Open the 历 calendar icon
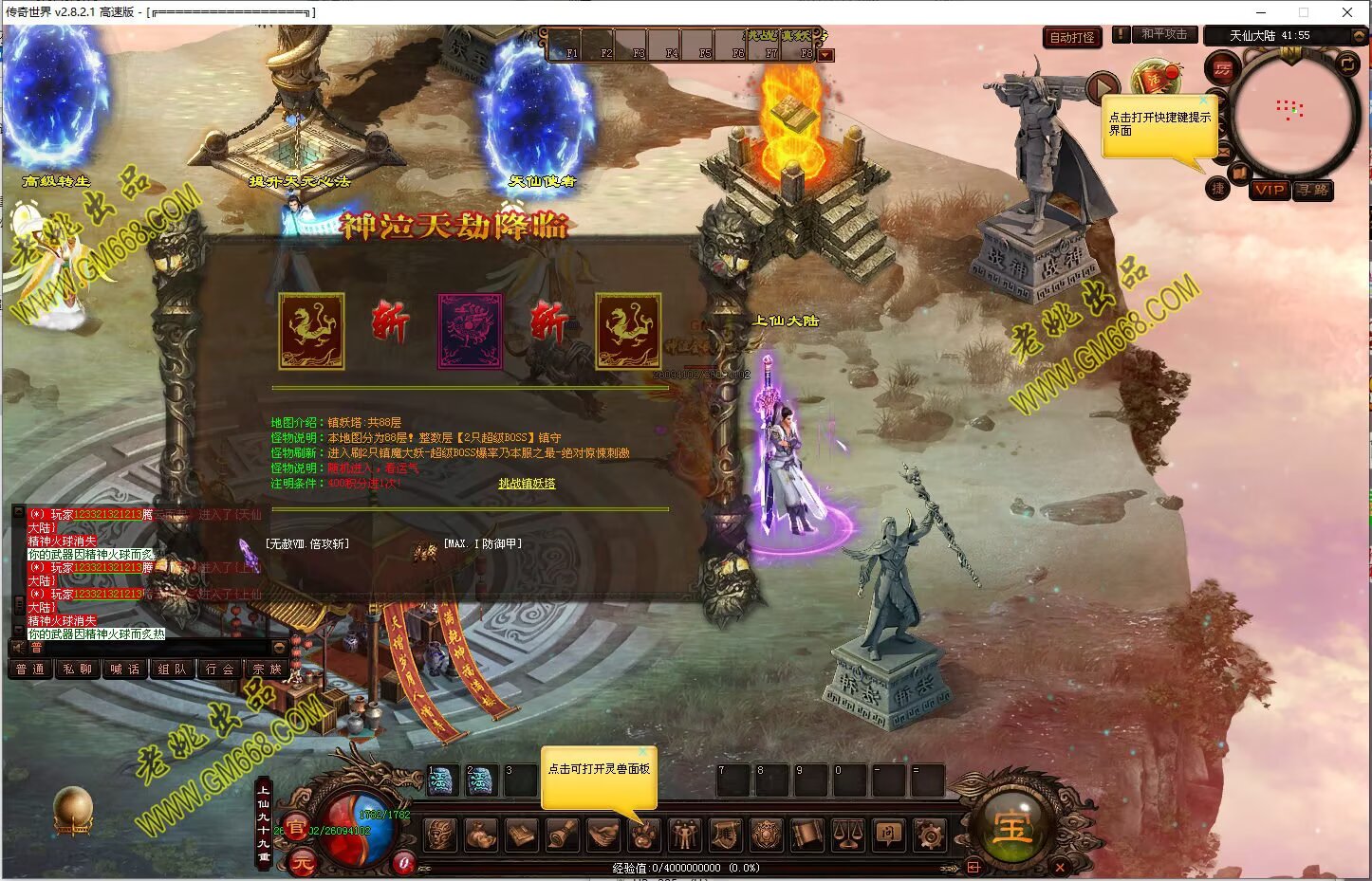Viewport: 1372px width, 881px height. tap(1223, 68)
